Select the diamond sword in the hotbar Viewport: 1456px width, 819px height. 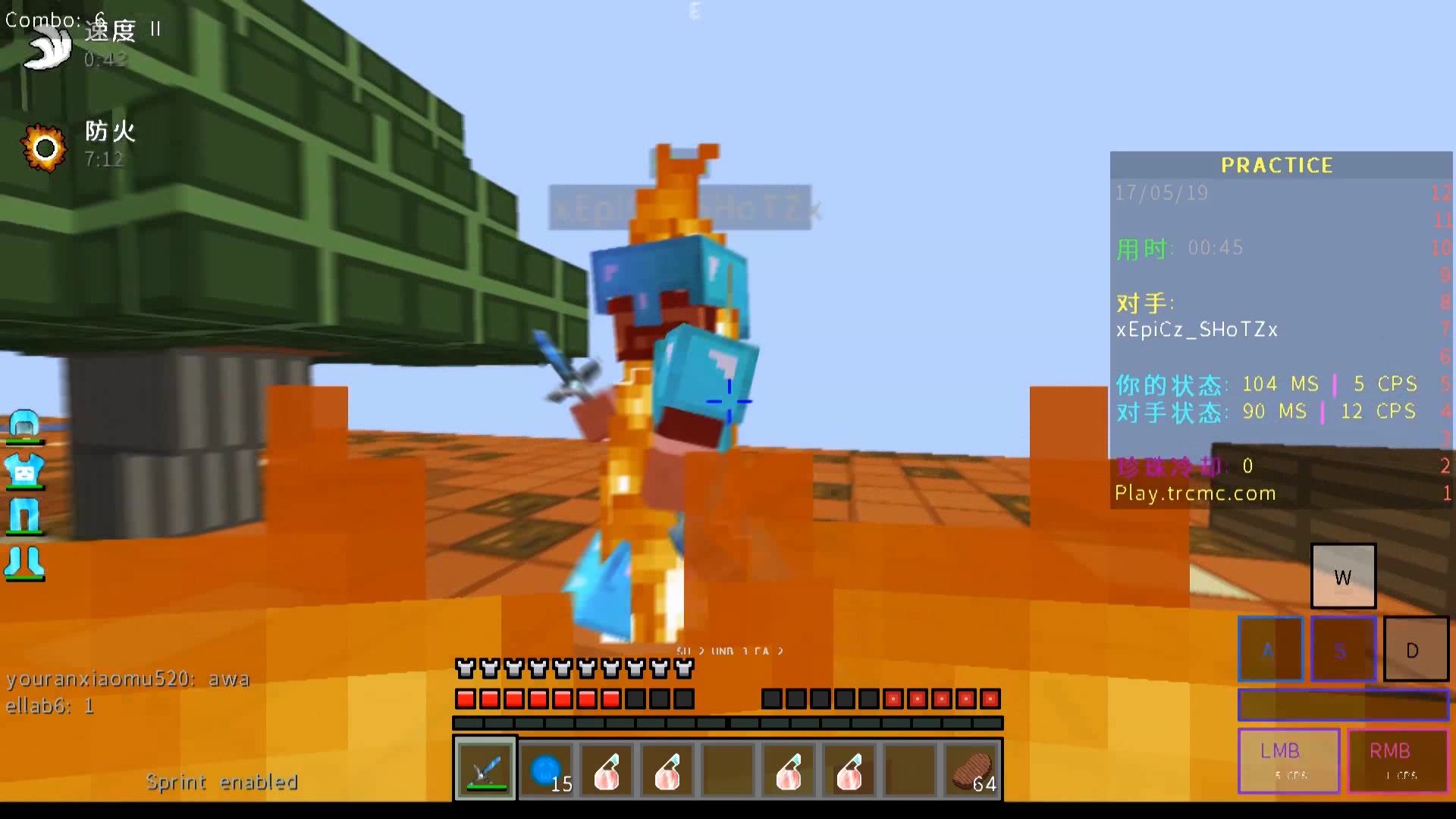click(485, 770)
